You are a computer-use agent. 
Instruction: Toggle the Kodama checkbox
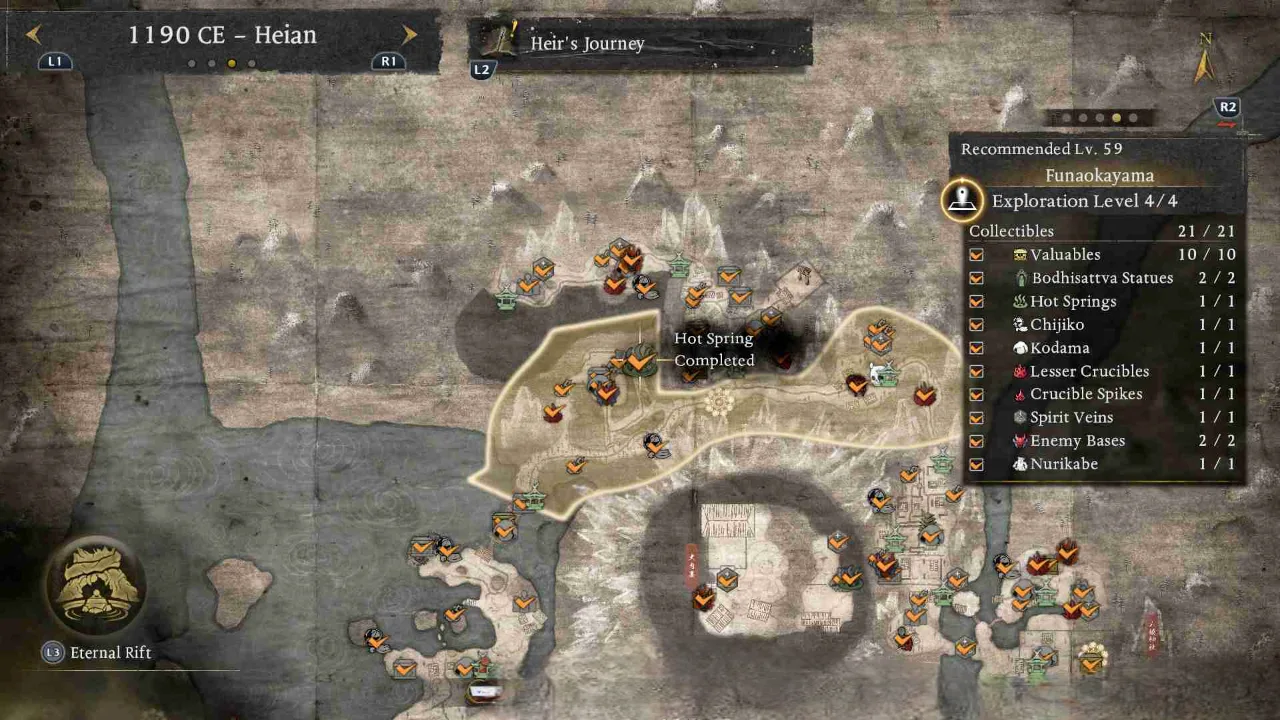pos(976,348)
